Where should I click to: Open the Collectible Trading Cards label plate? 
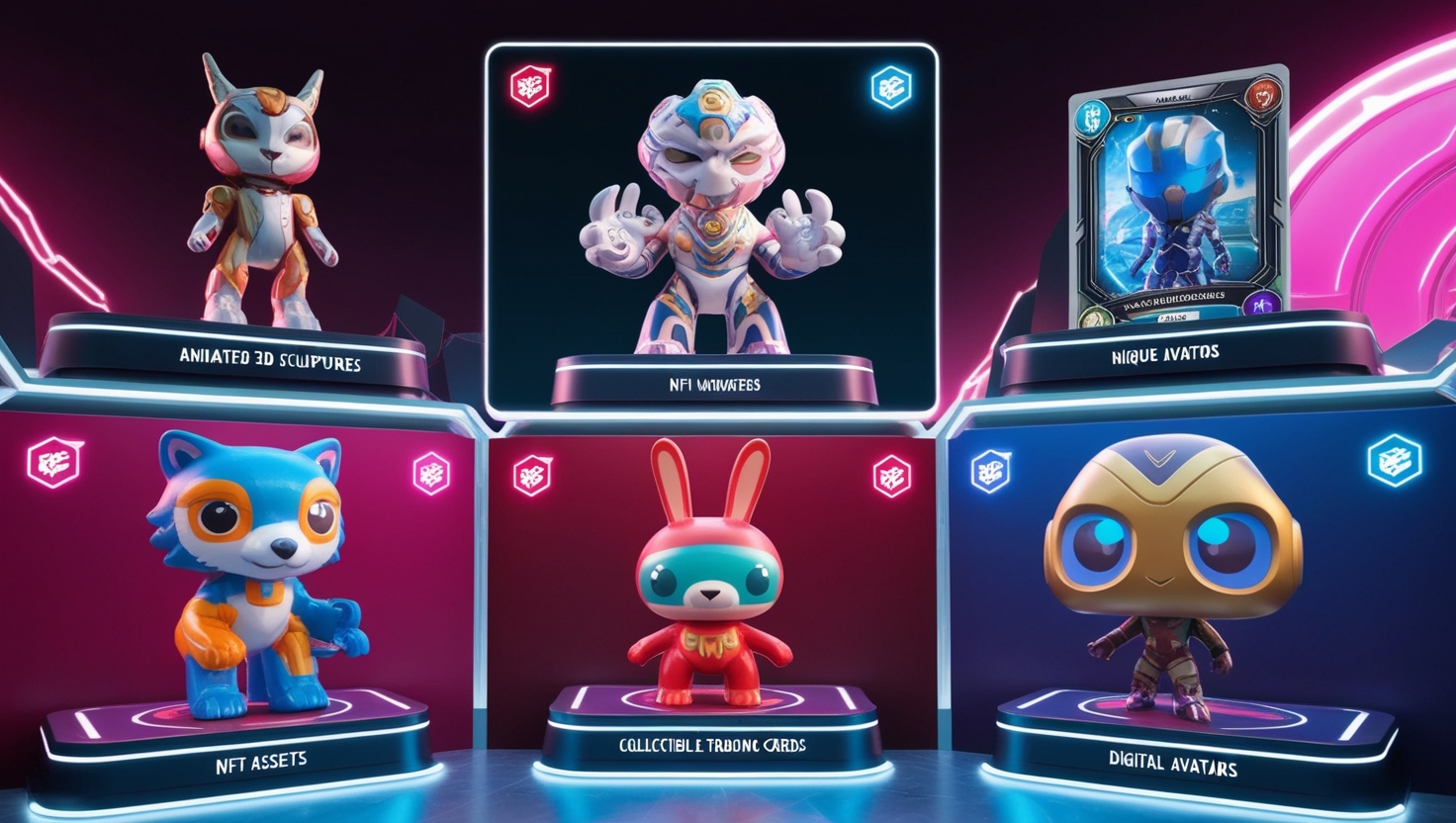pyautogui.click(x=712, y=745)
